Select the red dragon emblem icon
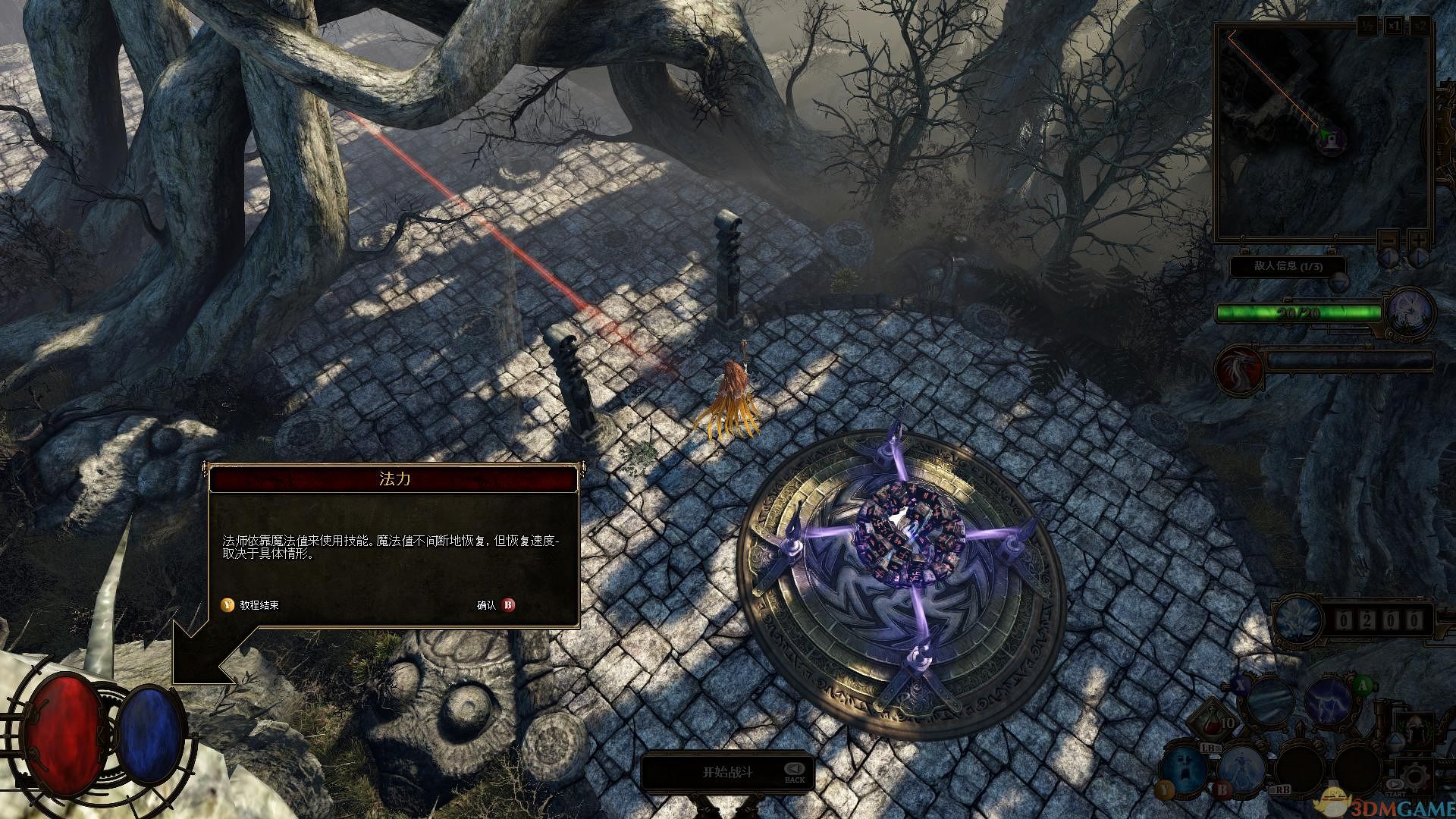Viewport: 1456px width, 819px height. click(x=1239, y=369)
